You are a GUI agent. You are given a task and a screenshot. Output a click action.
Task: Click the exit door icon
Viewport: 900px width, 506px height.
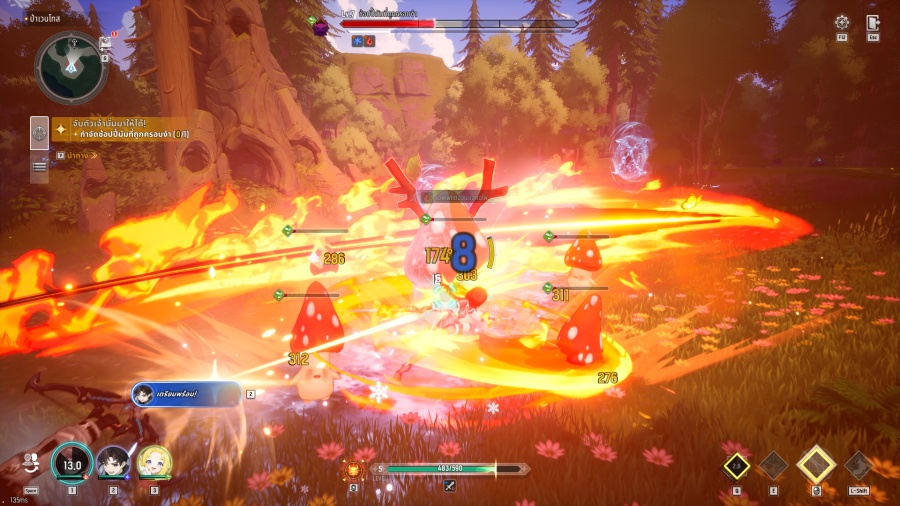[x=873, y=23]
